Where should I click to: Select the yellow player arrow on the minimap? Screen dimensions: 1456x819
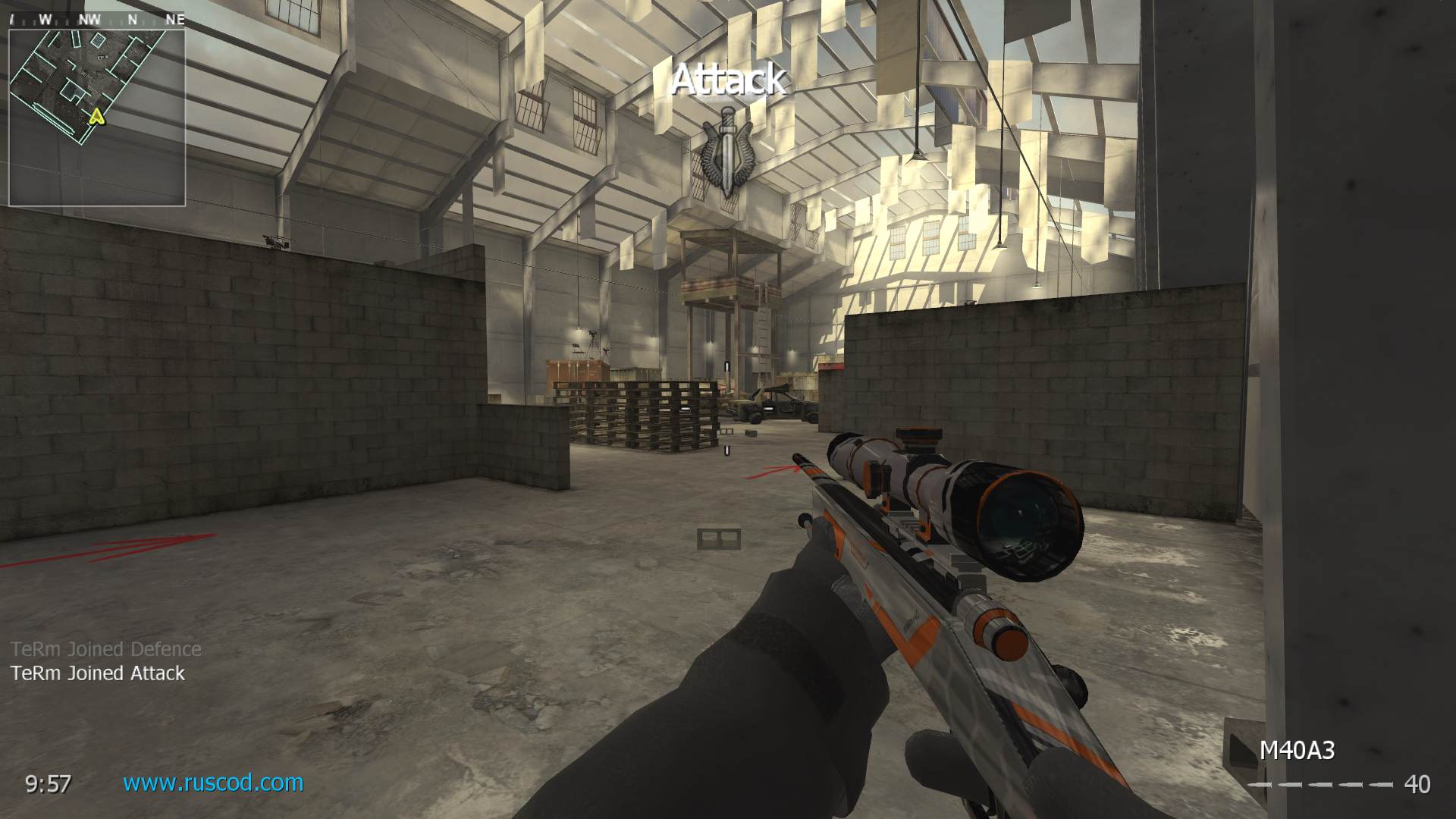tap(96, 116)
